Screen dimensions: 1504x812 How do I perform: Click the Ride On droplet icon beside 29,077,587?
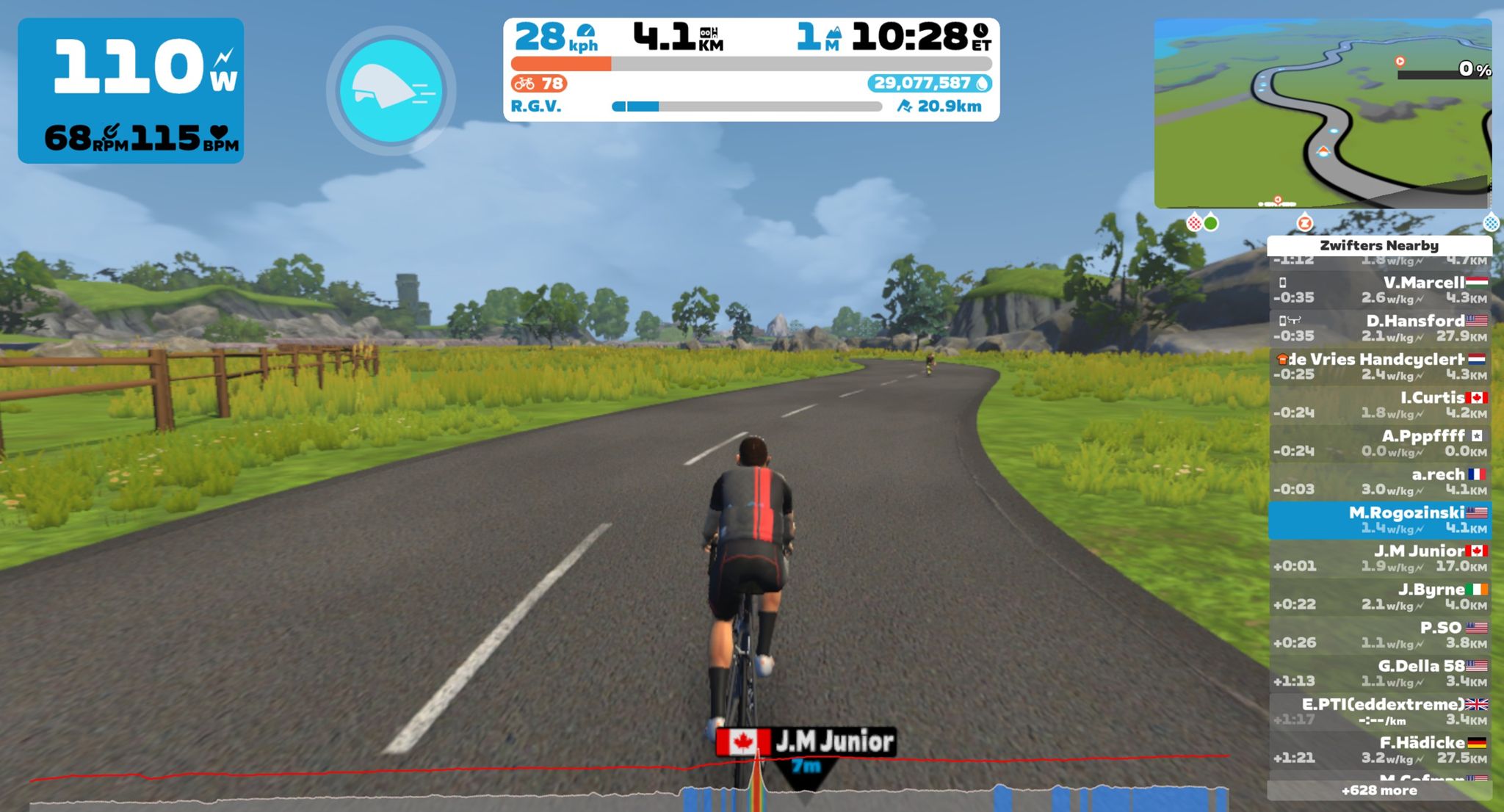(982, 82)
